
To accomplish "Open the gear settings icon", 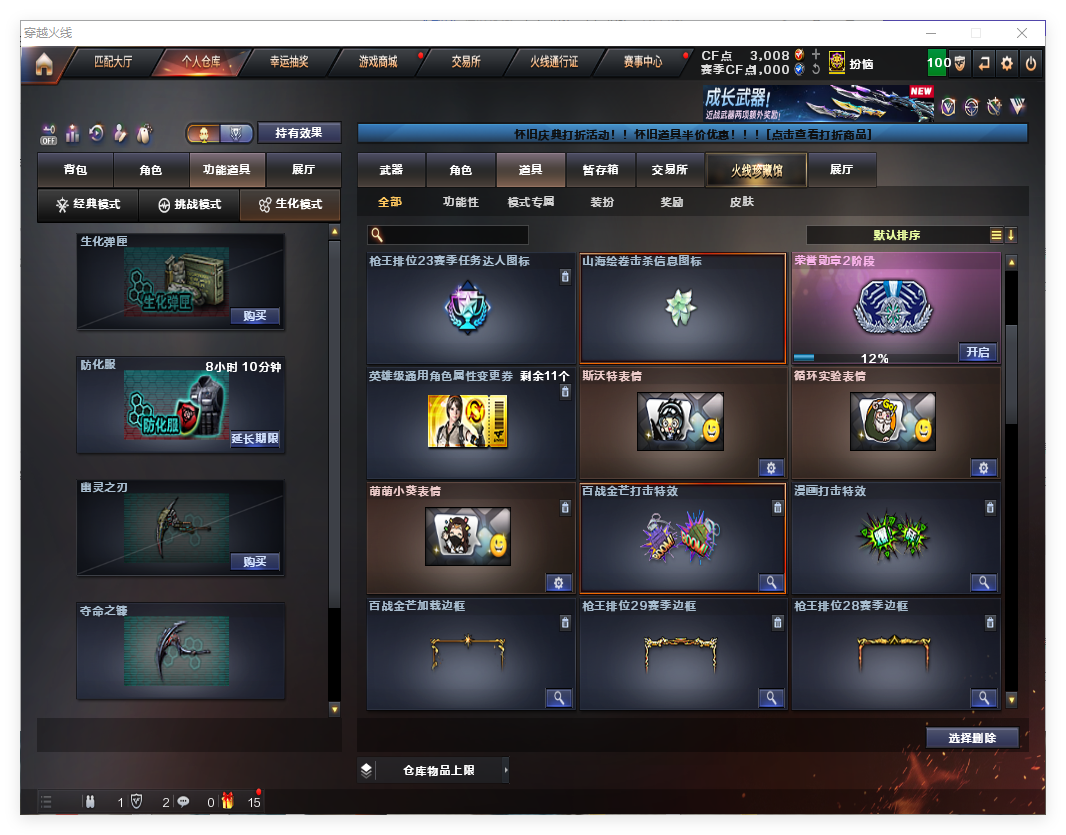I will (1007, 63).
